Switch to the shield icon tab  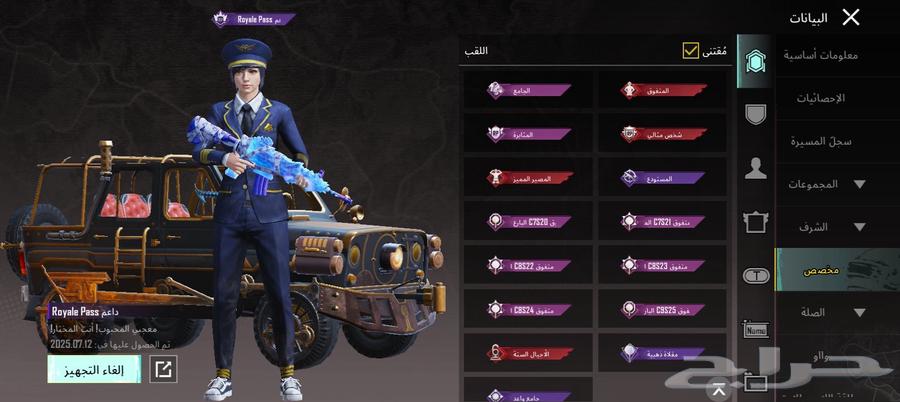(x=756, y=114)
